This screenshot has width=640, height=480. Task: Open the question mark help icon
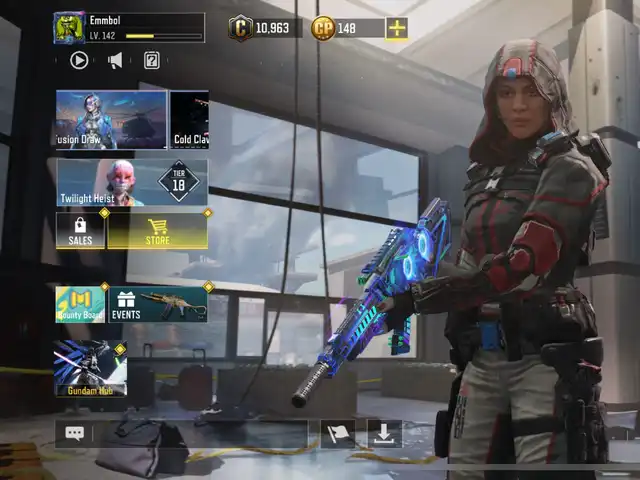click(151, 60)
